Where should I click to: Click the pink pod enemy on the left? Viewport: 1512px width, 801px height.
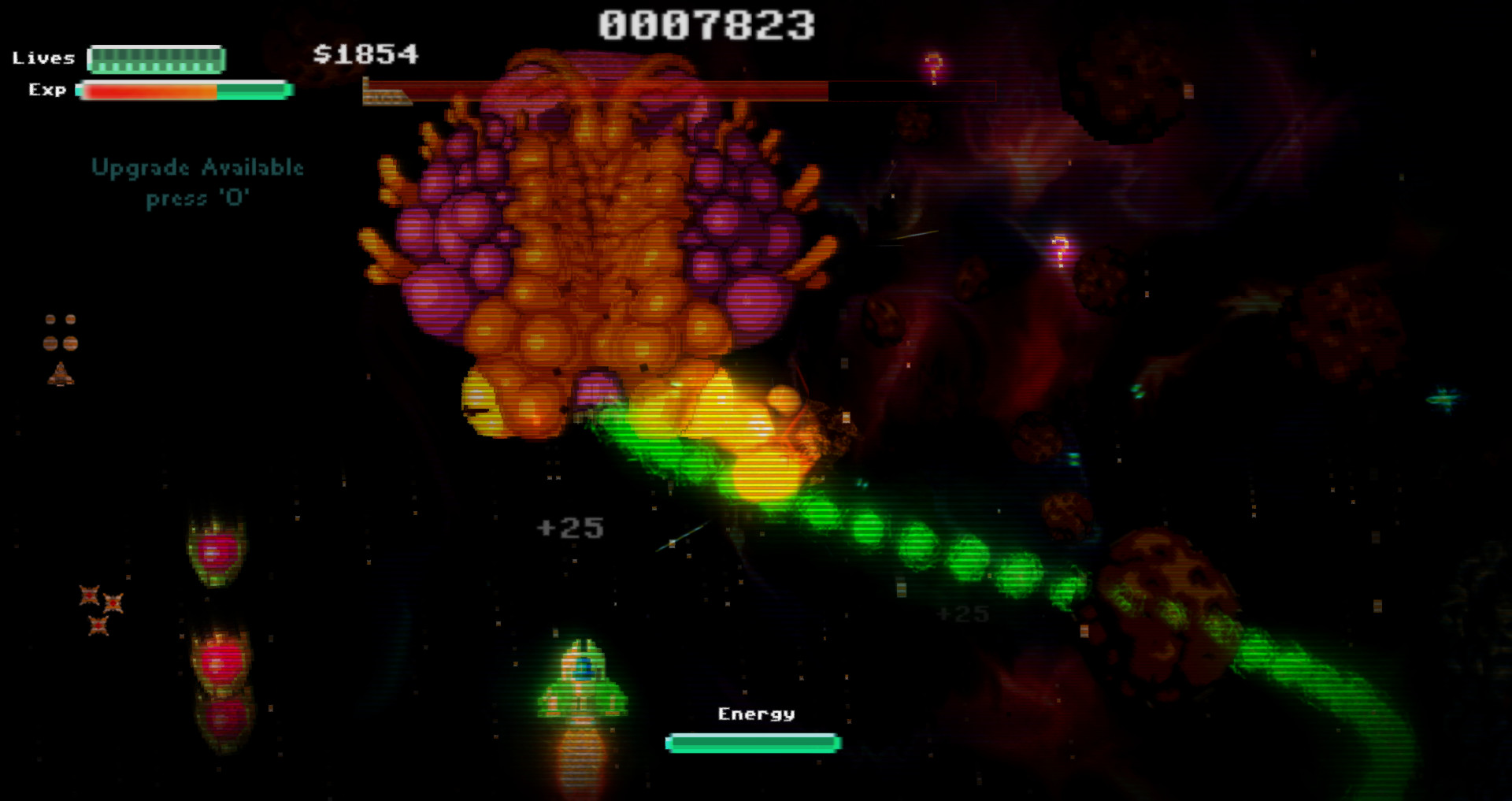[214, 551]
